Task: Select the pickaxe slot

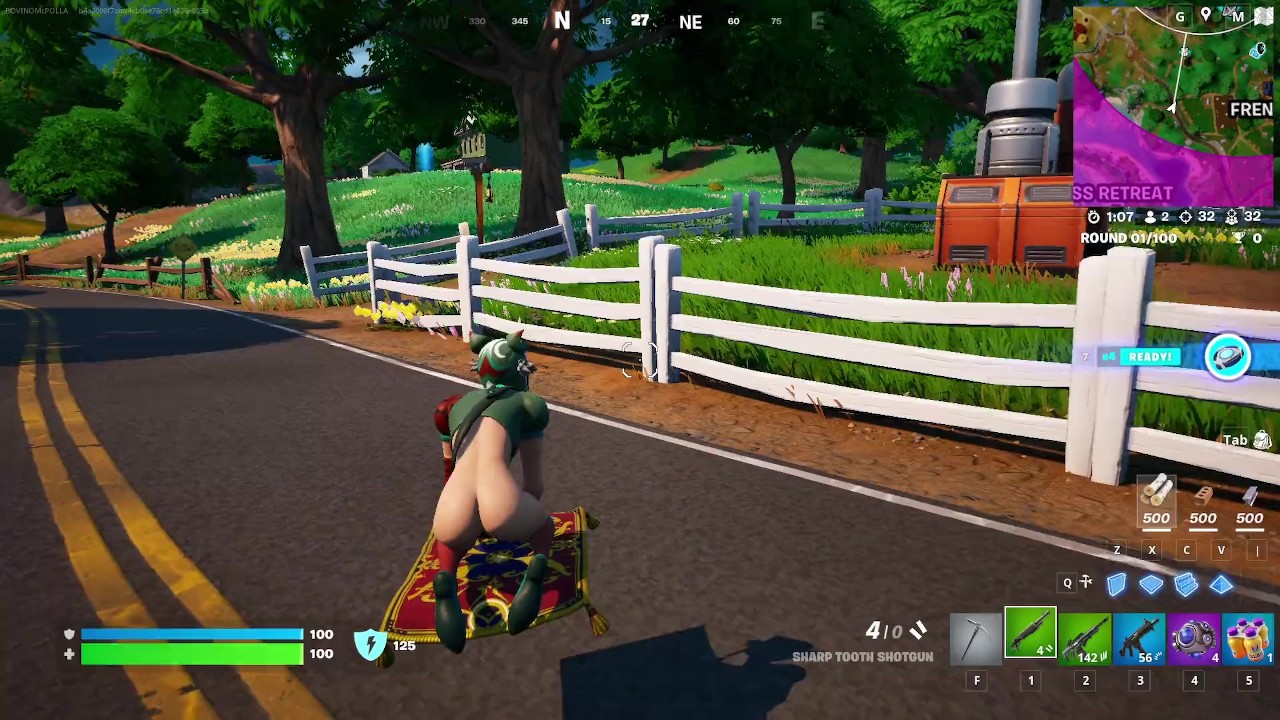Action: pyautogui.click(x=976, y=638)
